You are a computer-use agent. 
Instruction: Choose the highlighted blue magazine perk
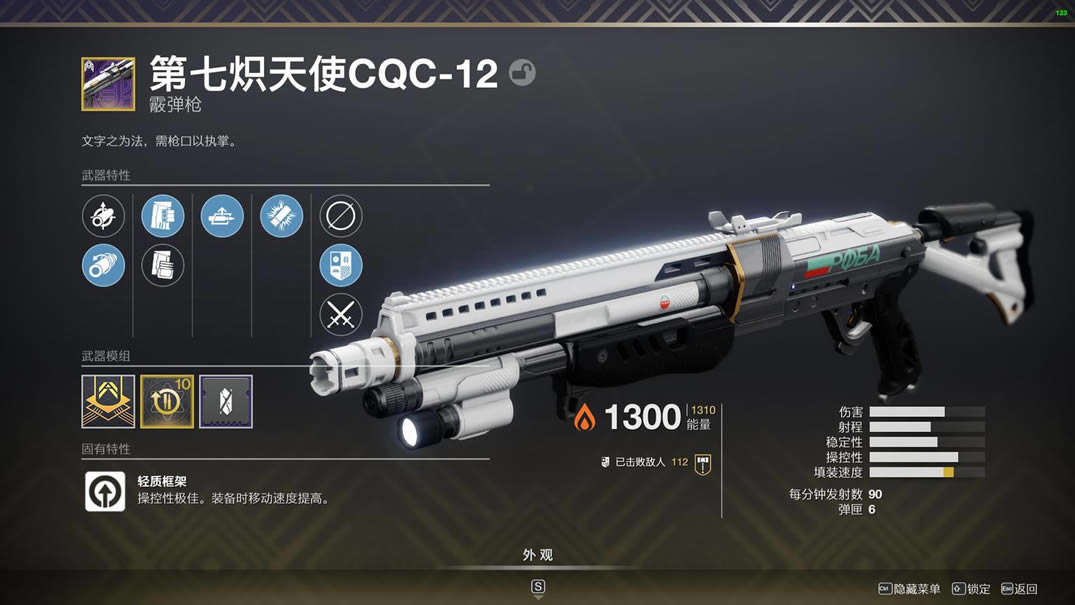tap(162, 216)
